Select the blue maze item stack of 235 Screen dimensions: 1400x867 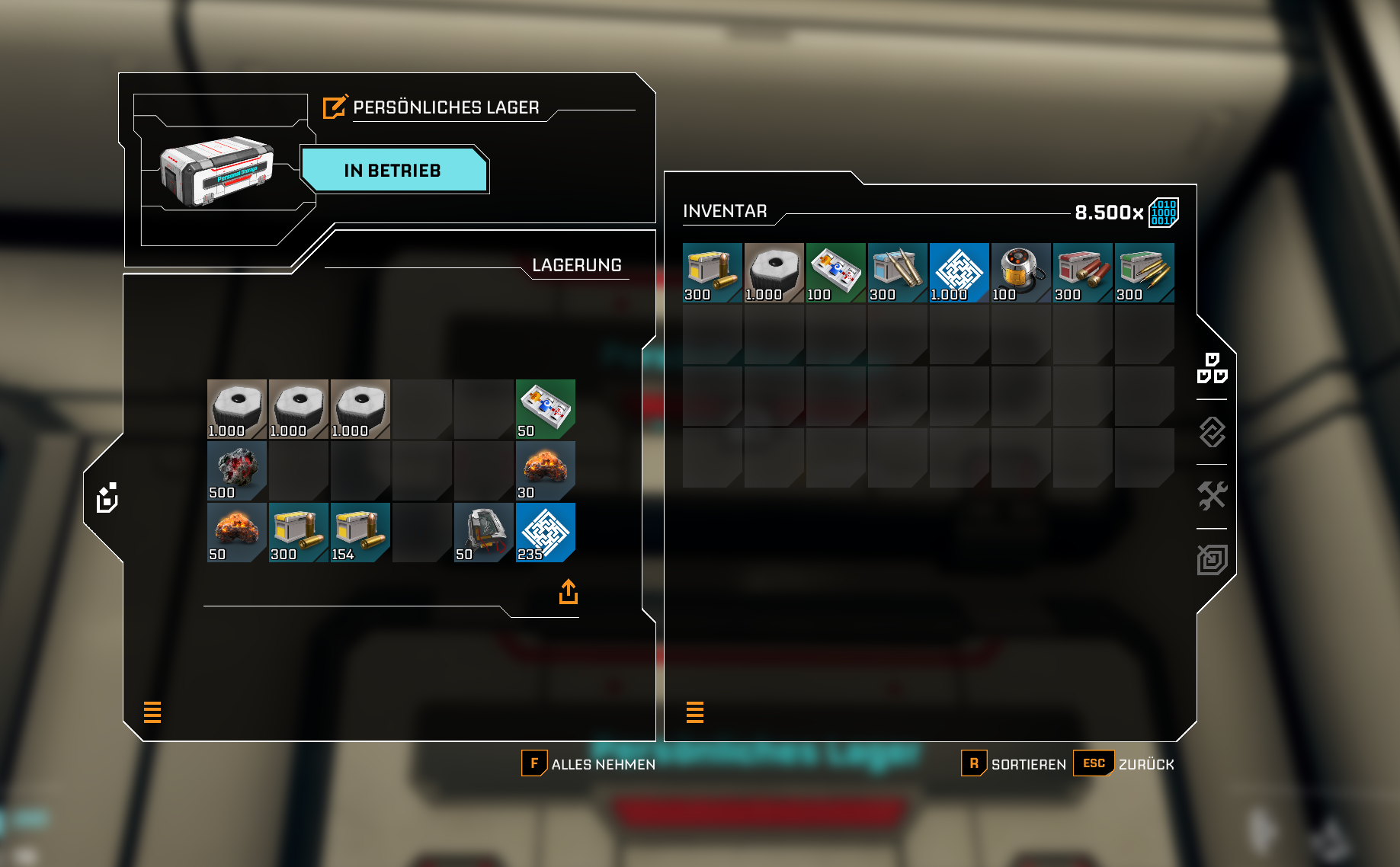point(546,532)
